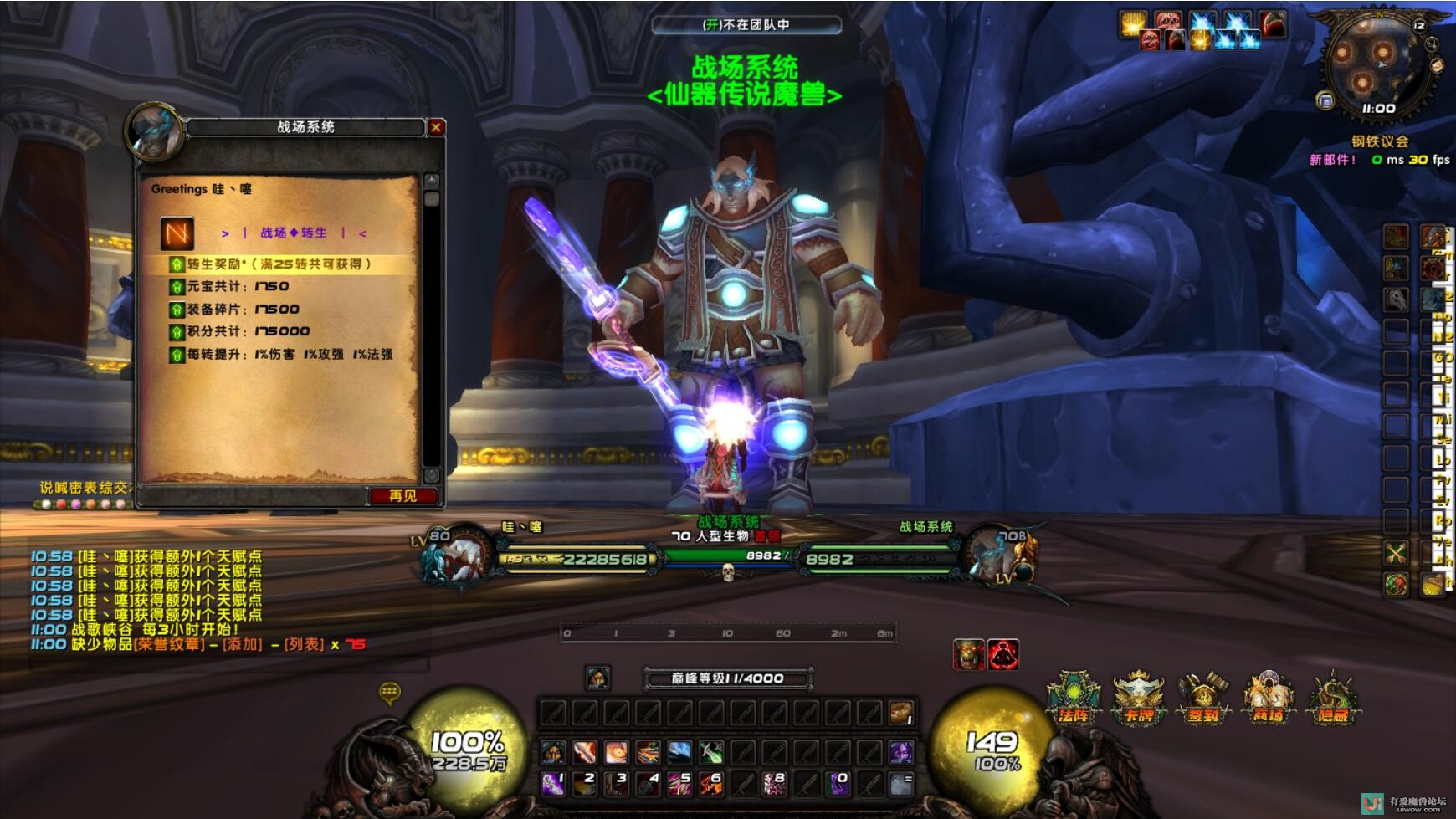The height and width of the screenshot is (819, 1456).
Task: Open the 法阵 feature button
Action: [1073, 699]
